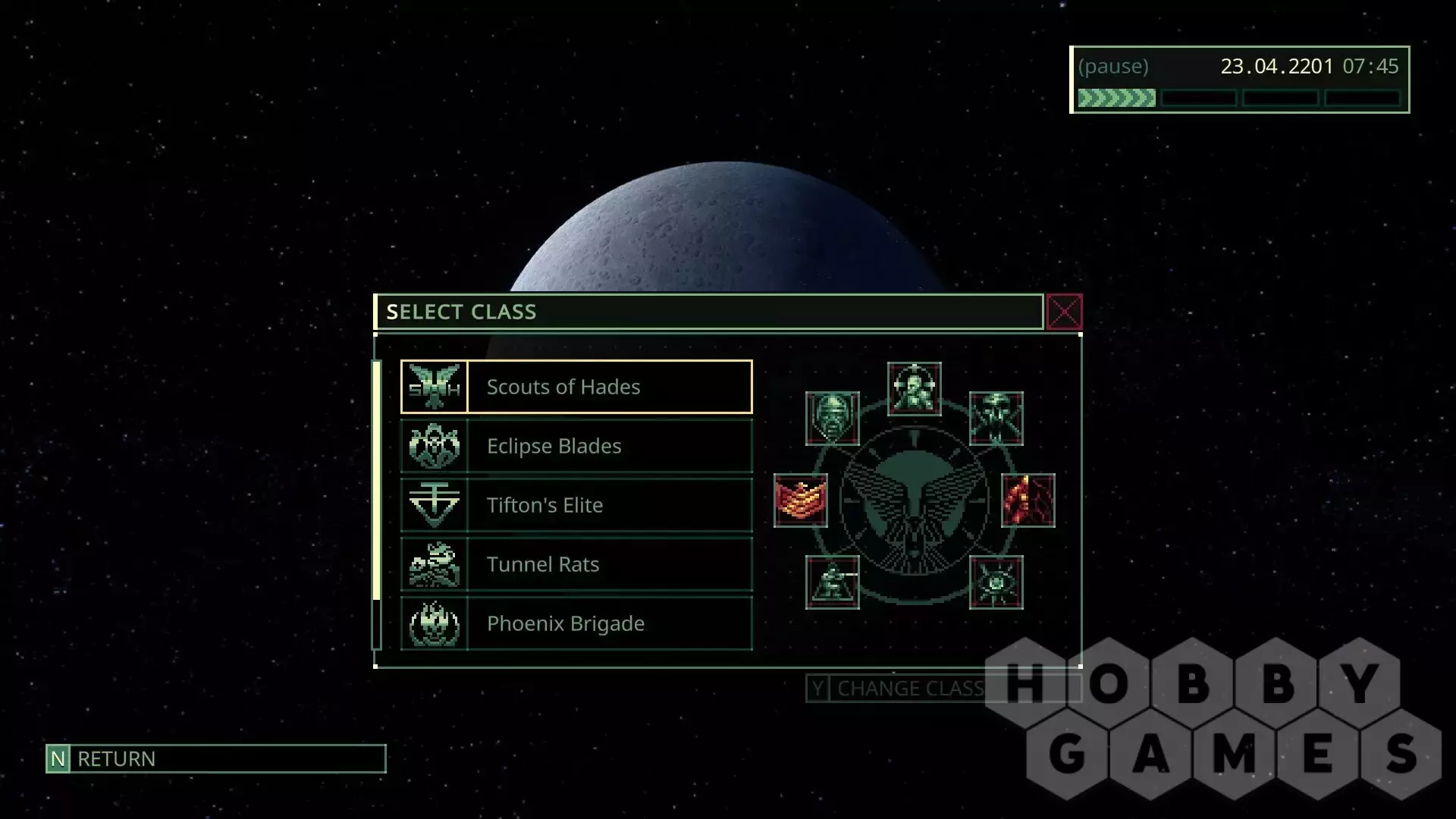Image resolution: width=1456 pixels, height=819 pixels.
Task: Click the armored soldier icon at top
Action: click(915, 389)
